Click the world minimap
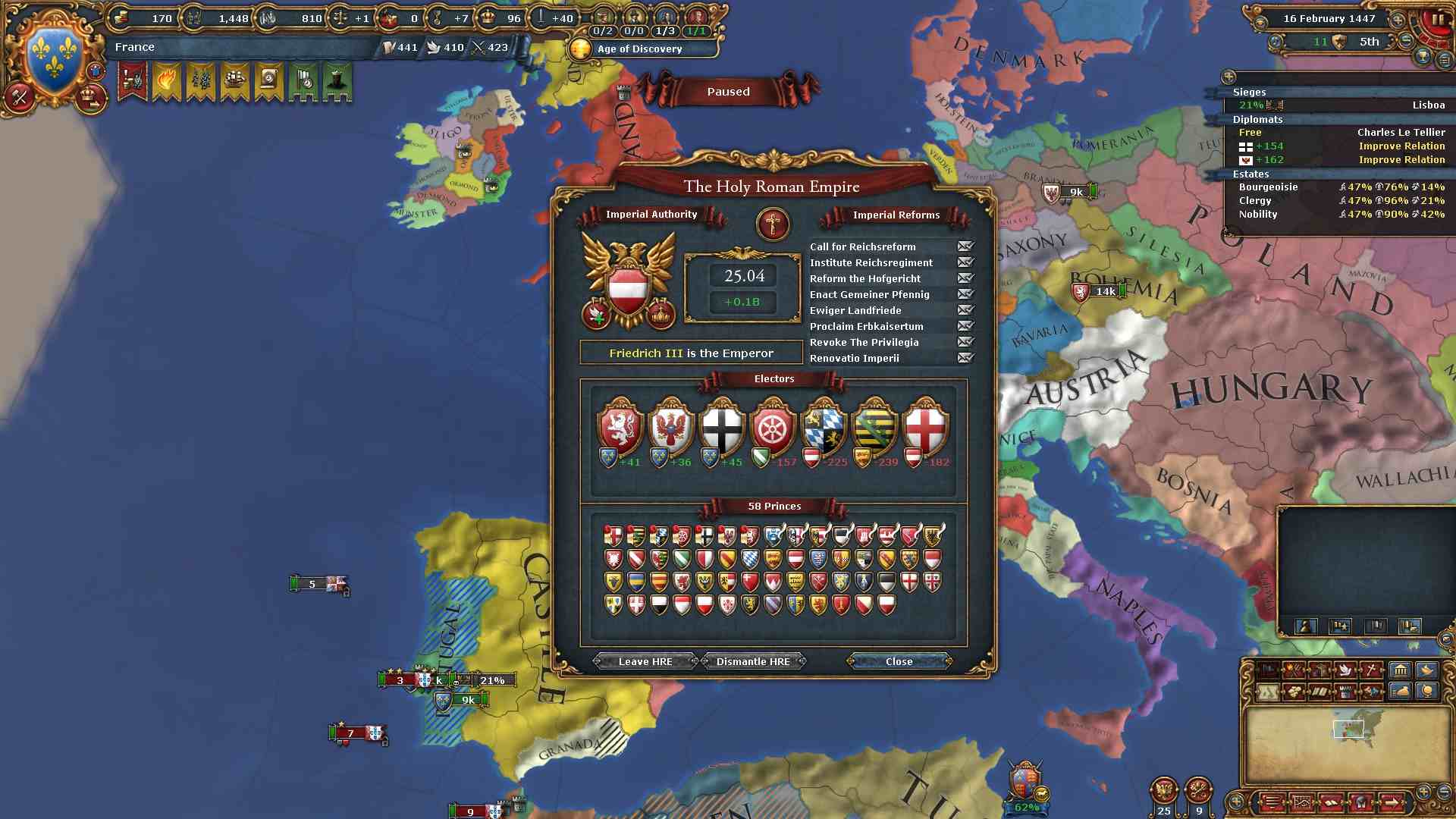1456x819 pixels. pos(1348,743)
